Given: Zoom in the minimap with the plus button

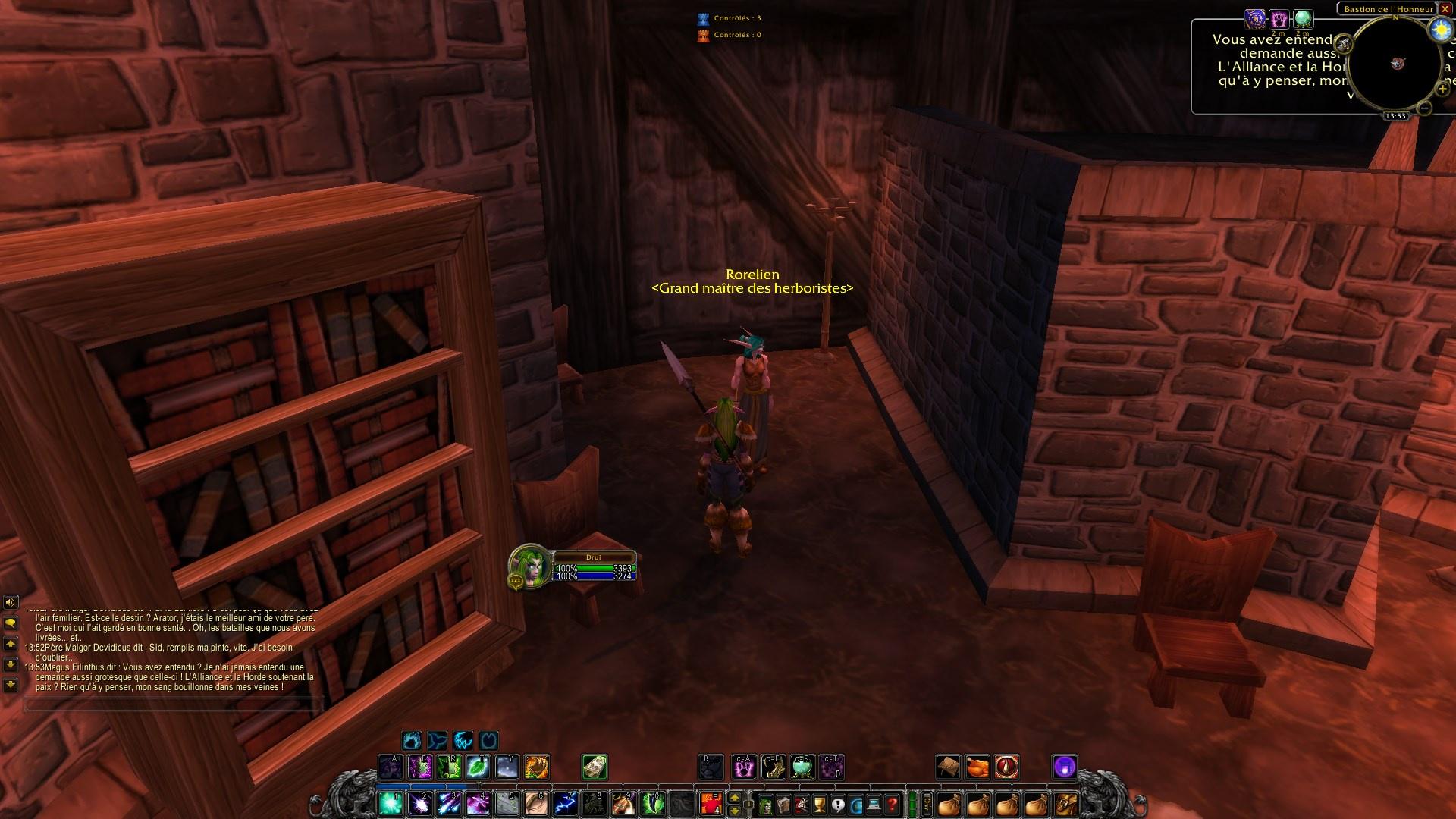Looking at the screenshot, I should pyautogui.click(x=1442, y=89).
